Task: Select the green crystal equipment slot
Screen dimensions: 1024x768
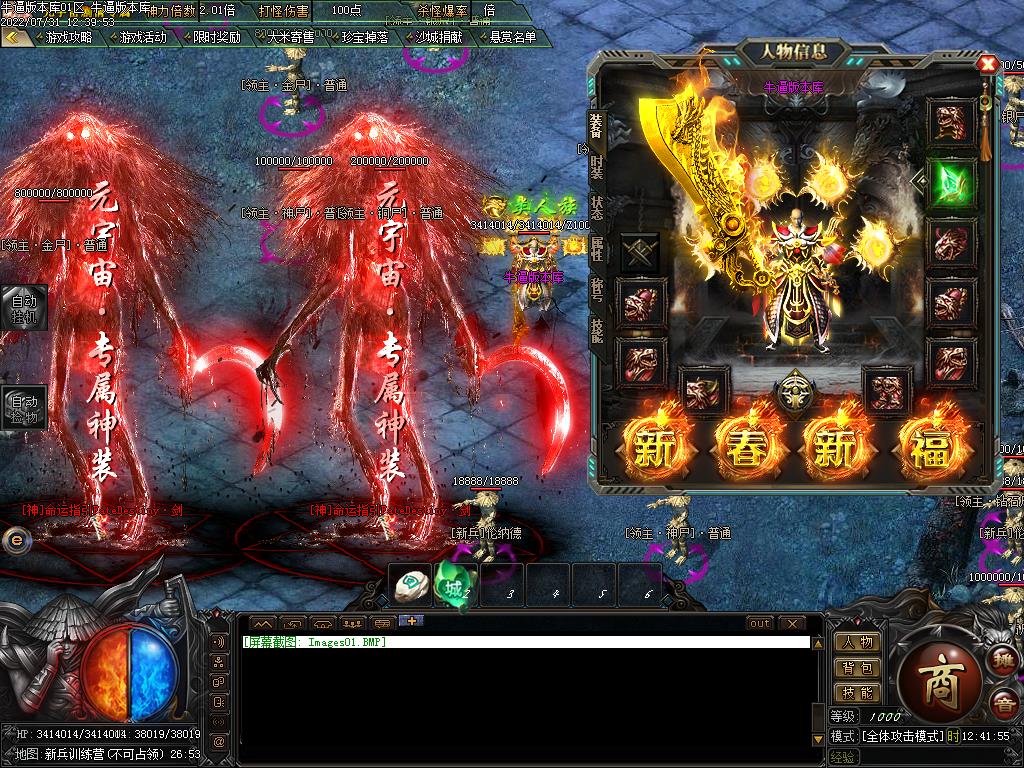Action: click(x=949, y=183)
